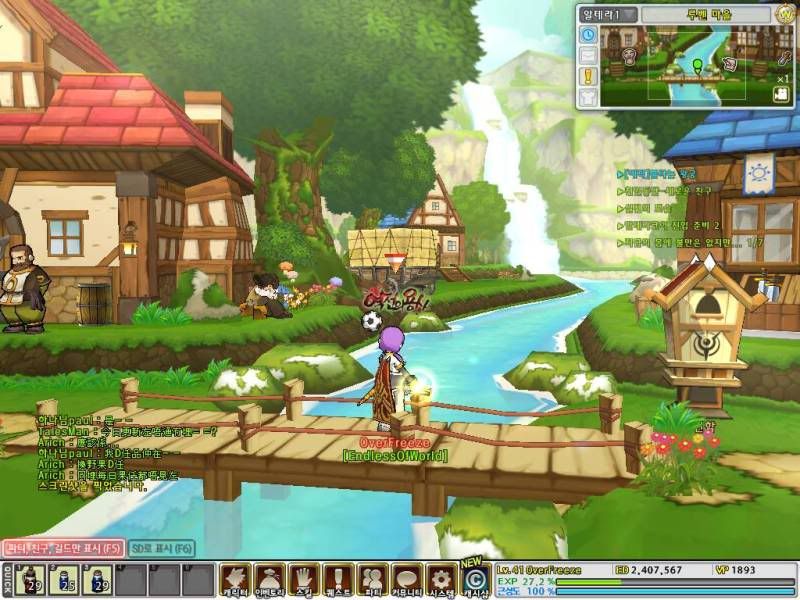Open the 캐시샵 cash shop
The height and width of the screenshot is (600, 800).
pos(475,580)
